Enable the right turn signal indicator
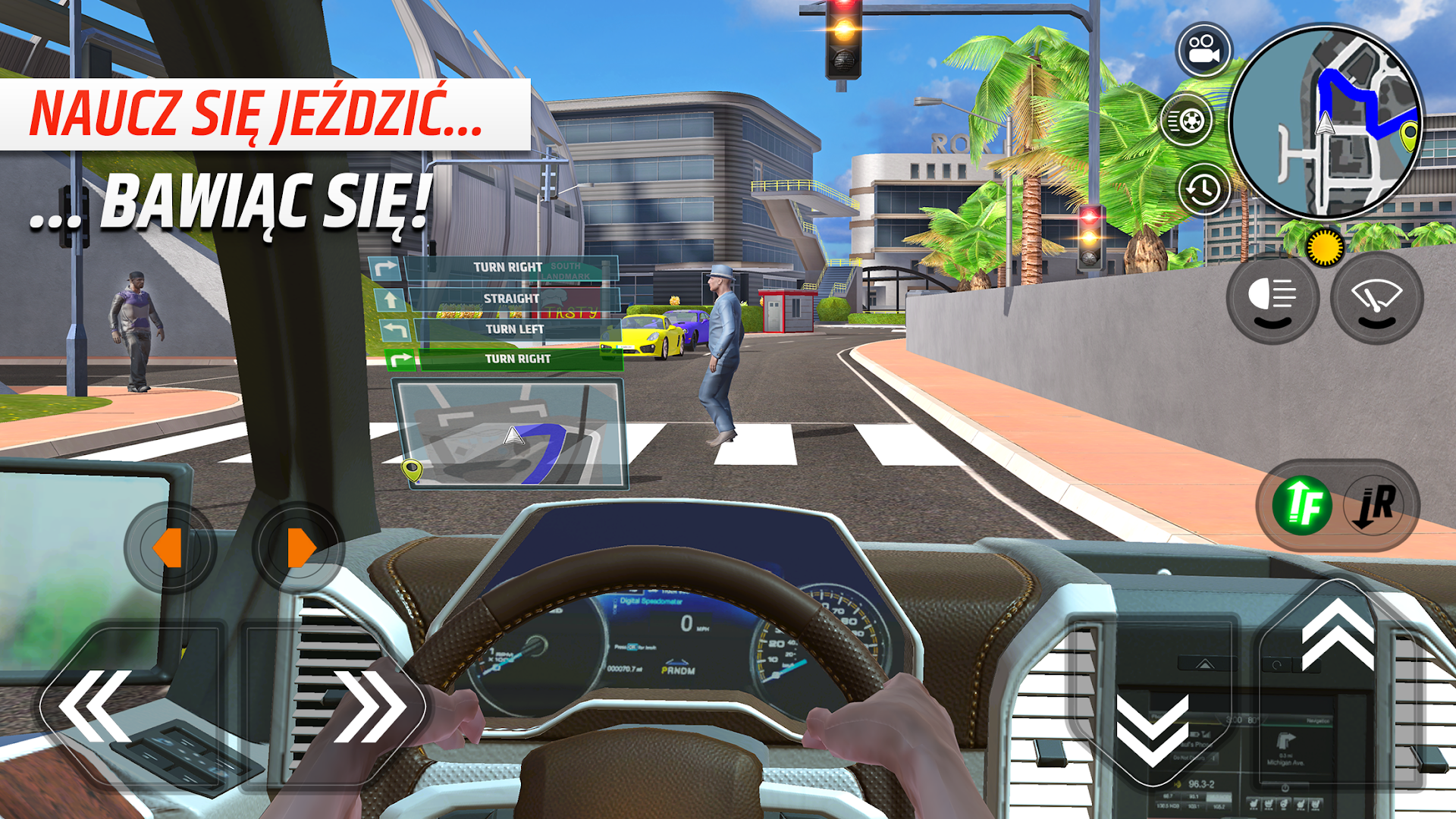Viewport: 1456px width, 819px height. pyautogui.click(x=300, y=544)
